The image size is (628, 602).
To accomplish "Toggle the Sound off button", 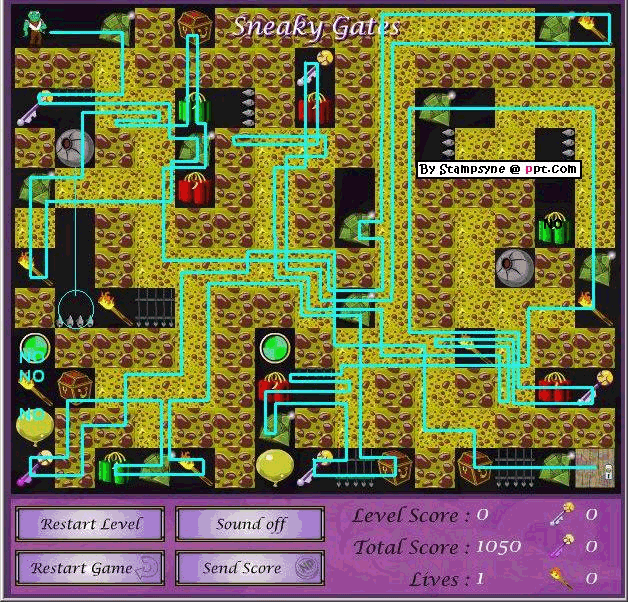I will [x=250, y=524].
